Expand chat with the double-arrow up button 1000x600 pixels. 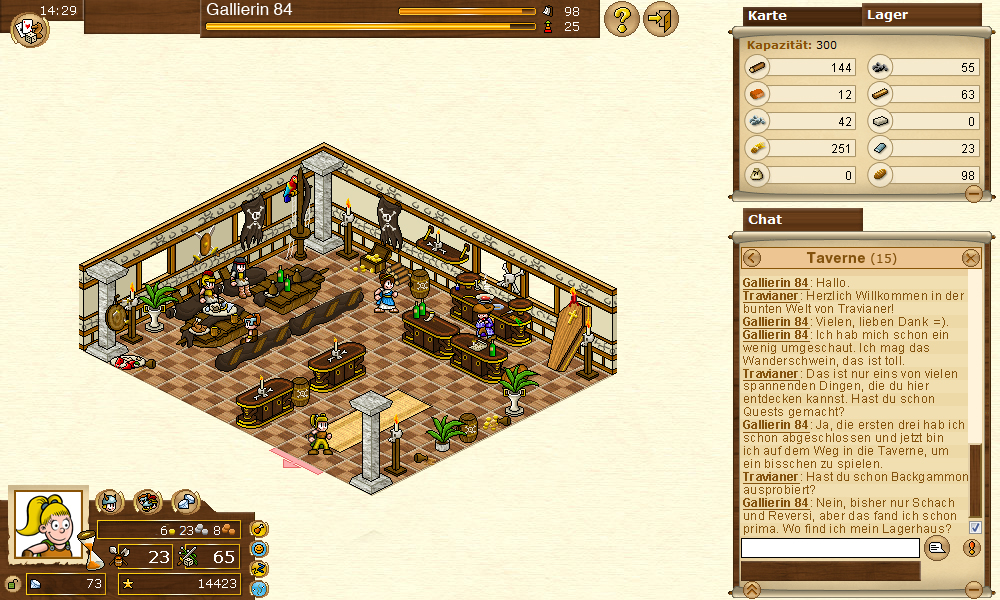click(753, 588)
